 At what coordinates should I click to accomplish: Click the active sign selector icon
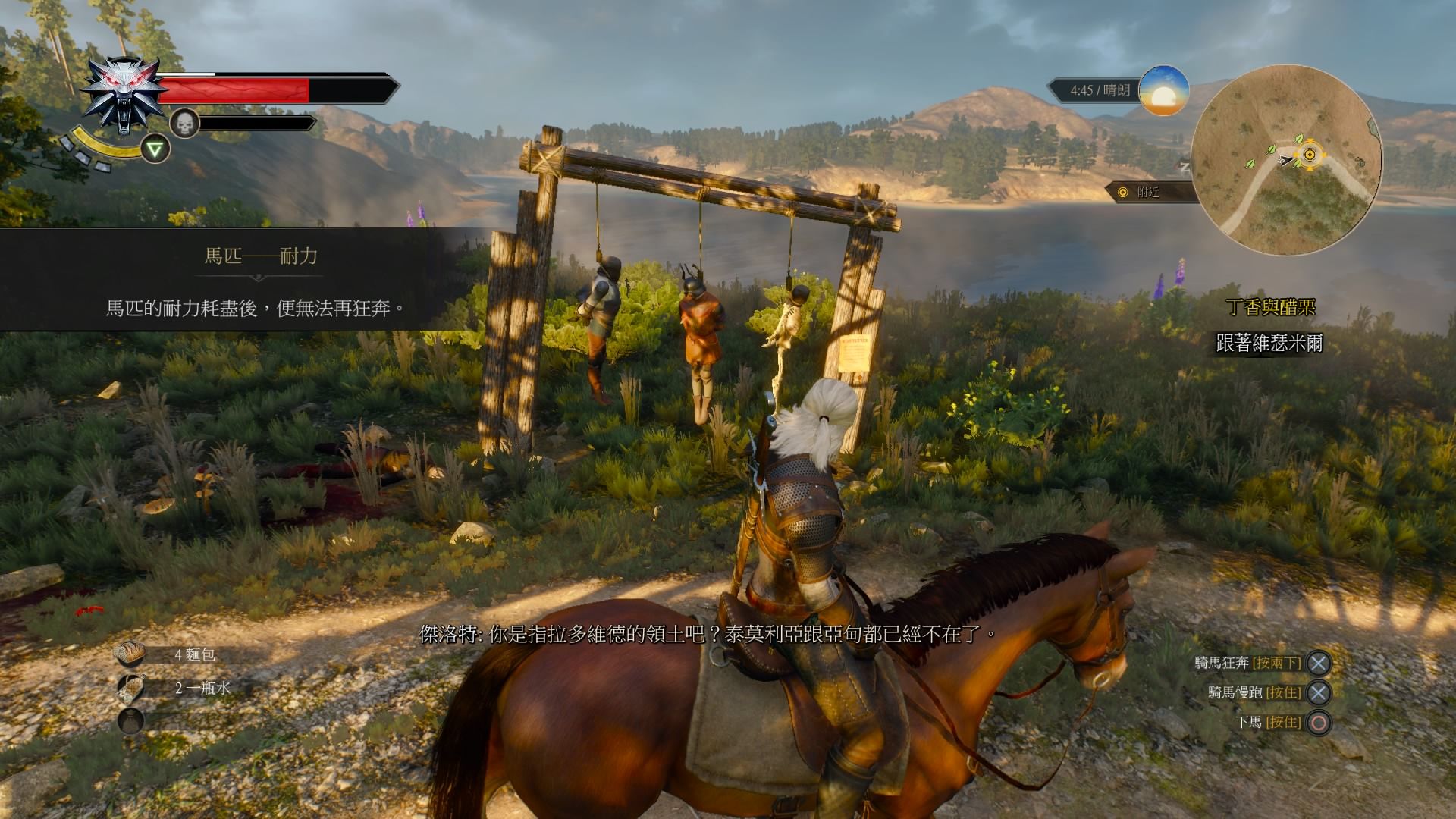coord(156,149)
